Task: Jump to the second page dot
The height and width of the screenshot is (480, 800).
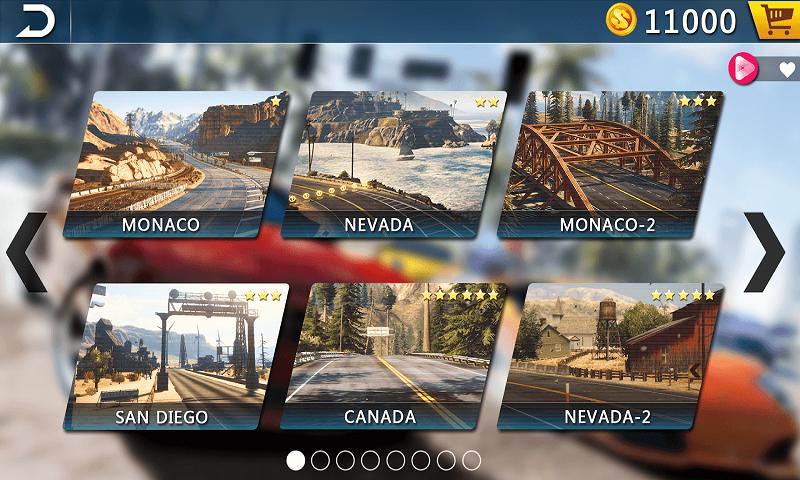Action: (320, 460)
